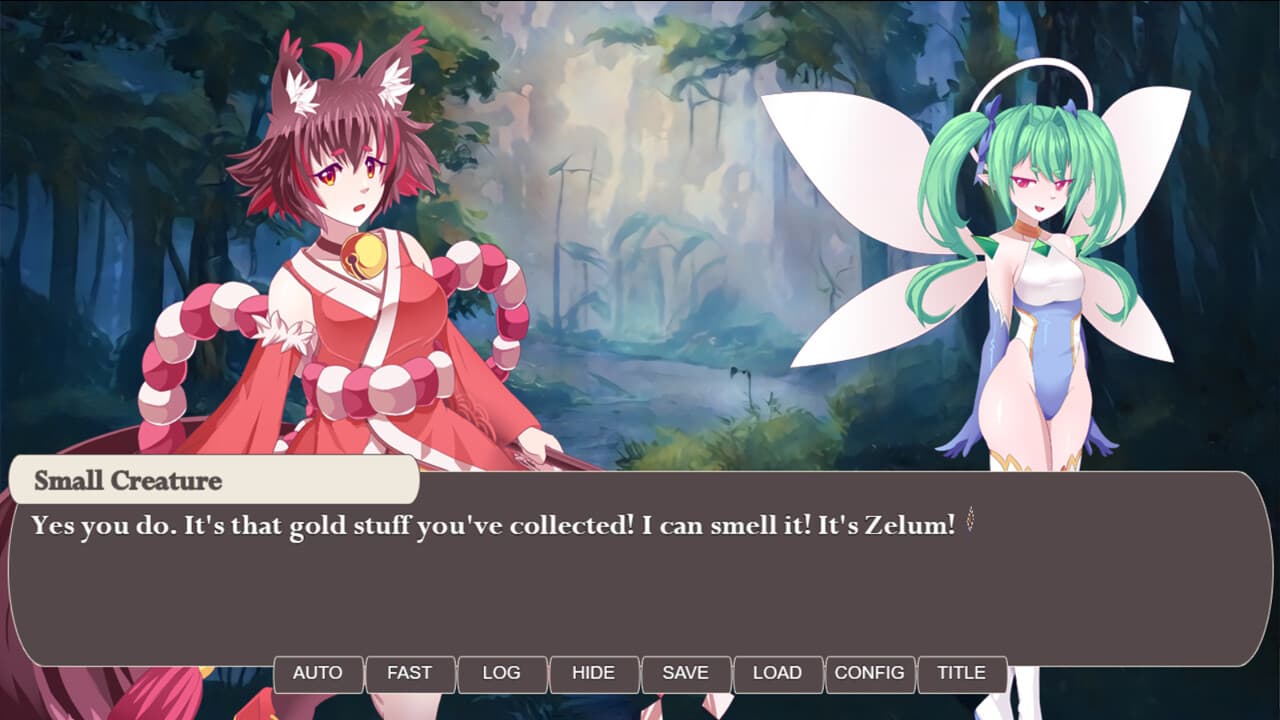Viewport: 1280px width, 720px height.
Task: Open the dialogue LOG history
Action: coord(502,673)
